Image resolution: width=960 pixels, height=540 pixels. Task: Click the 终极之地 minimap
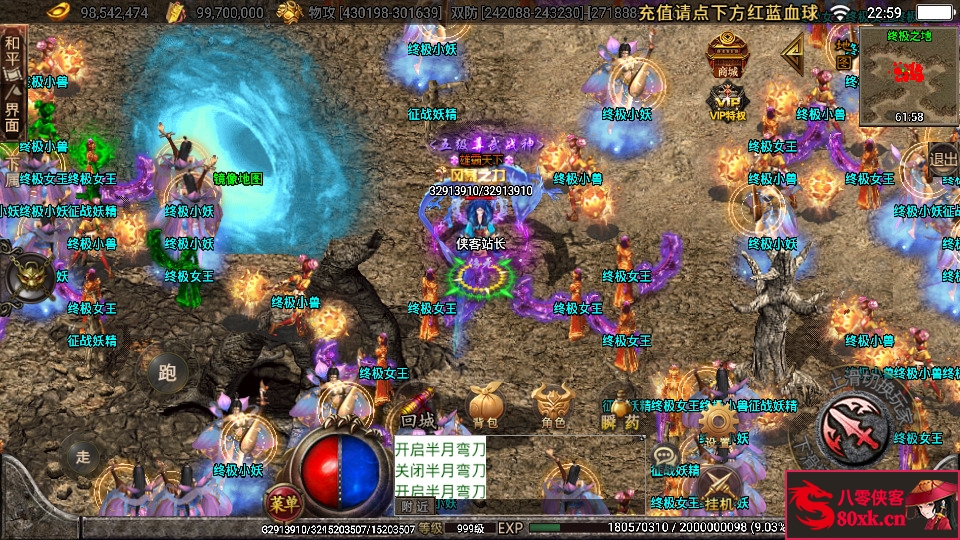[908, 74]
